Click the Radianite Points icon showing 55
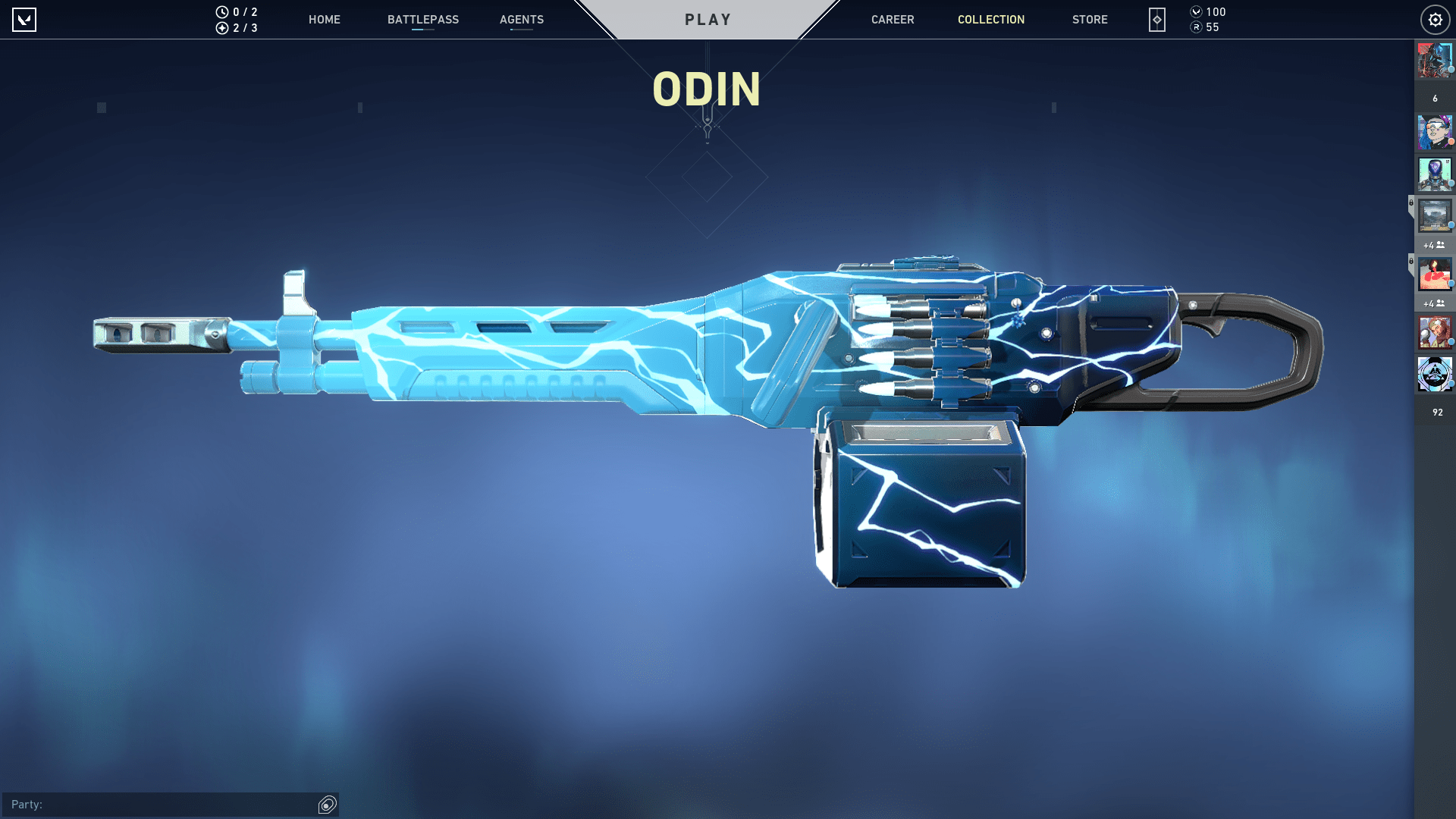1456x819 pixels. point(1197,27)
